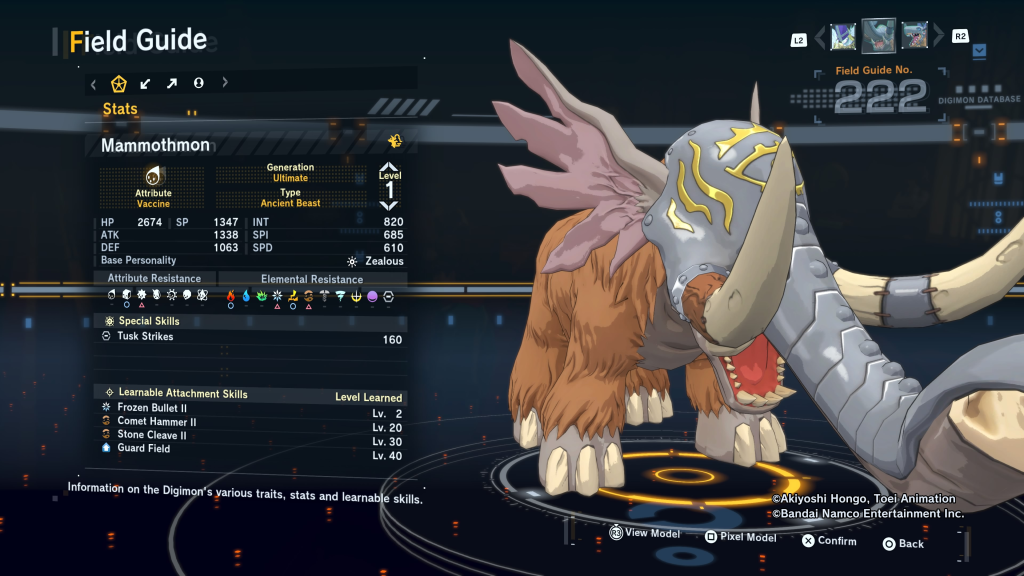This screenshot has width=1024, height=576.
Task: Open the circular profile tab icon
Action: click(198, 83)
